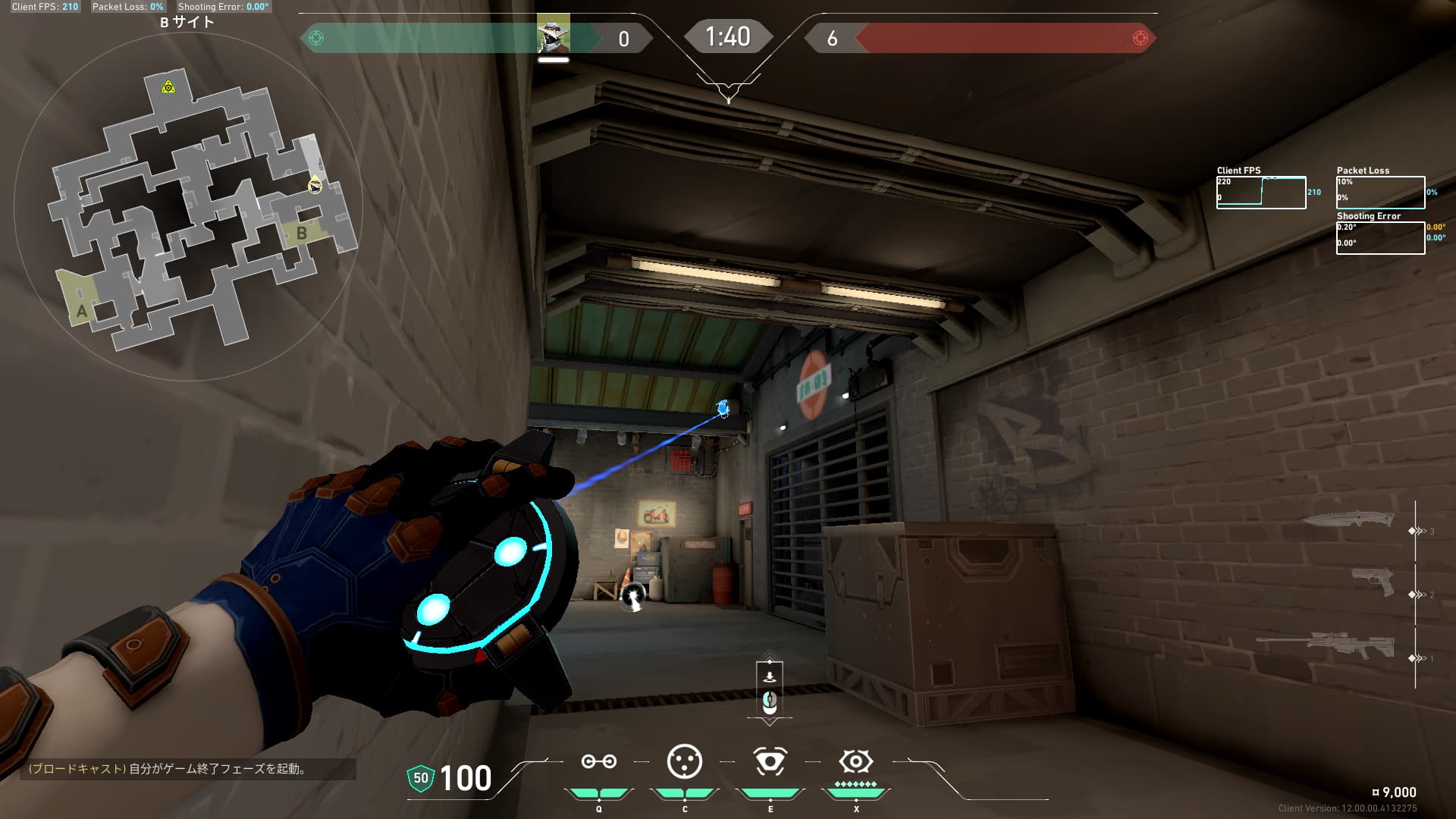
Task: Equip the knife from weapon list
Action: tap(1348, 521)
